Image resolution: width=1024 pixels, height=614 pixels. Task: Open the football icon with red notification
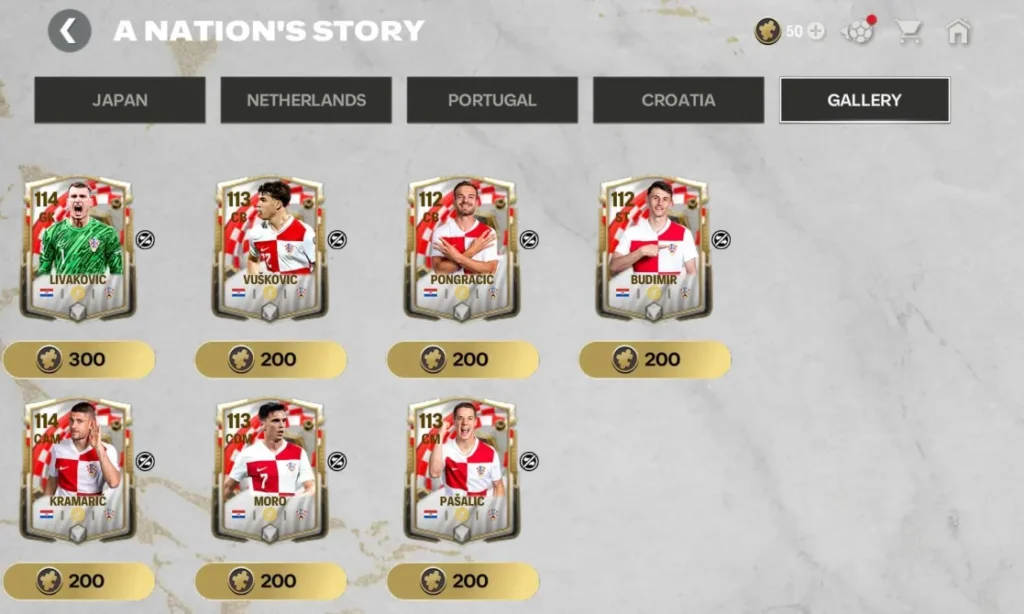pos(858,31)
